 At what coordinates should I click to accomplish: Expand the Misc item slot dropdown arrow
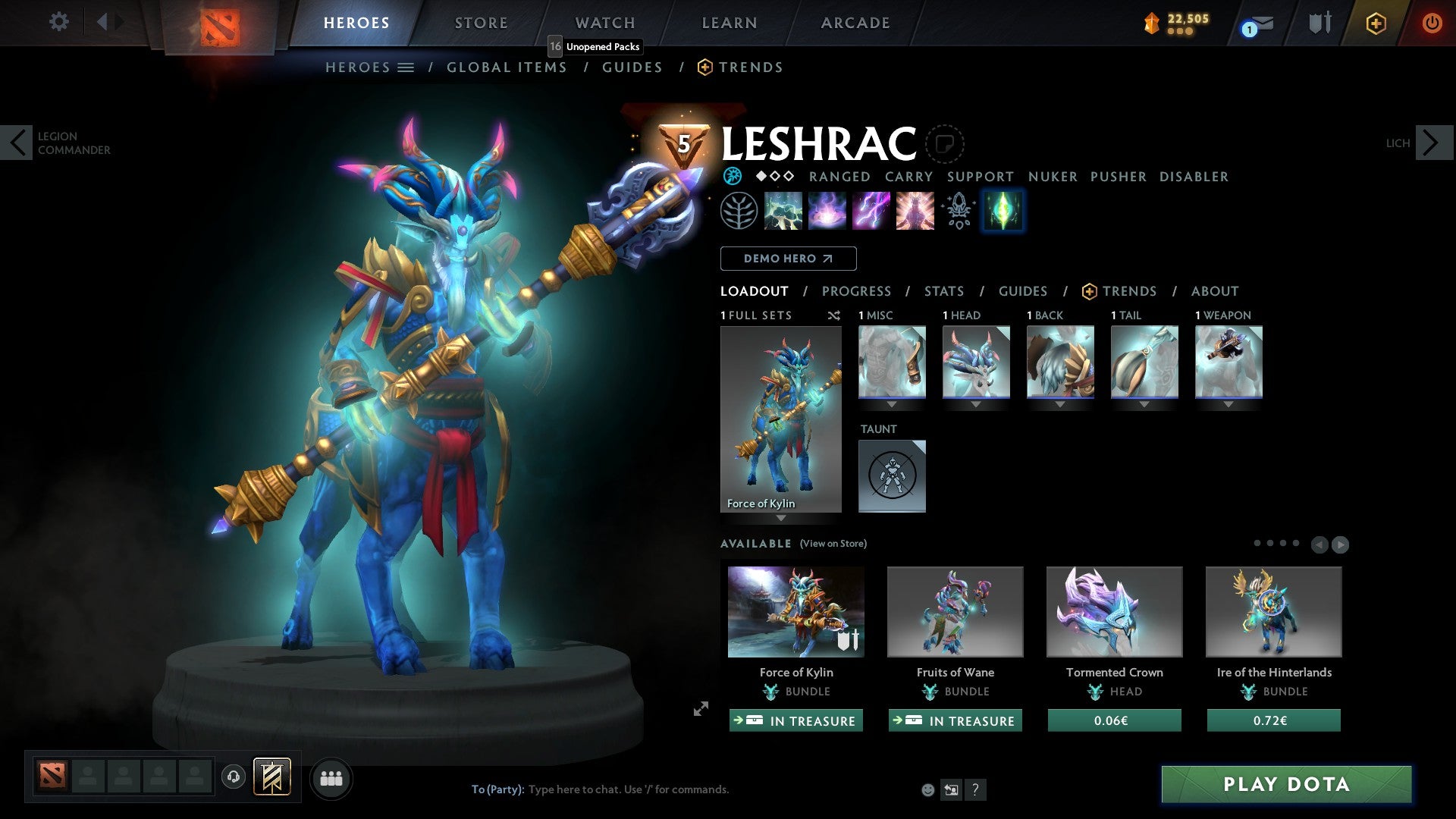[x=892, y=404]
